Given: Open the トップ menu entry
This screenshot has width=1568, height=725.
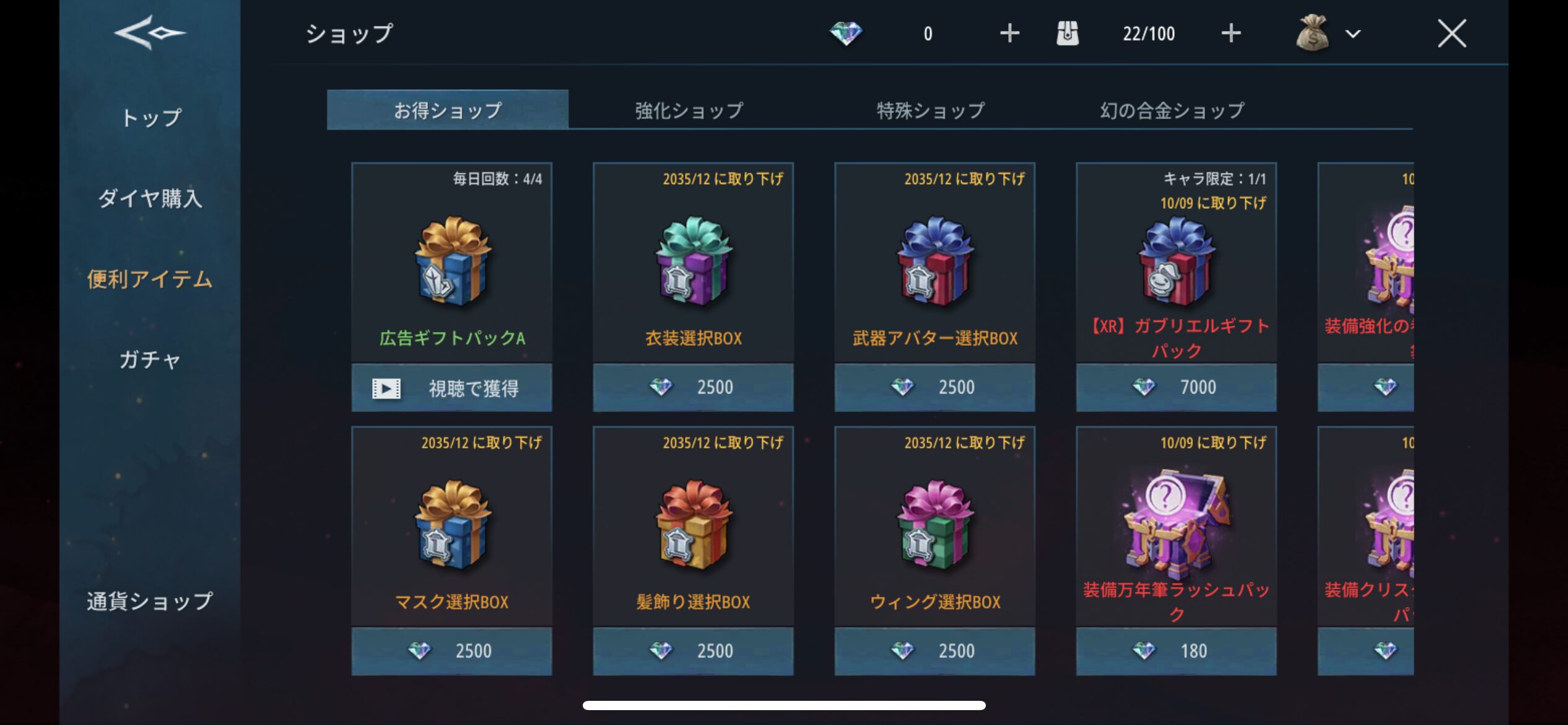Looking at the screenshot, I should point(150,117).
